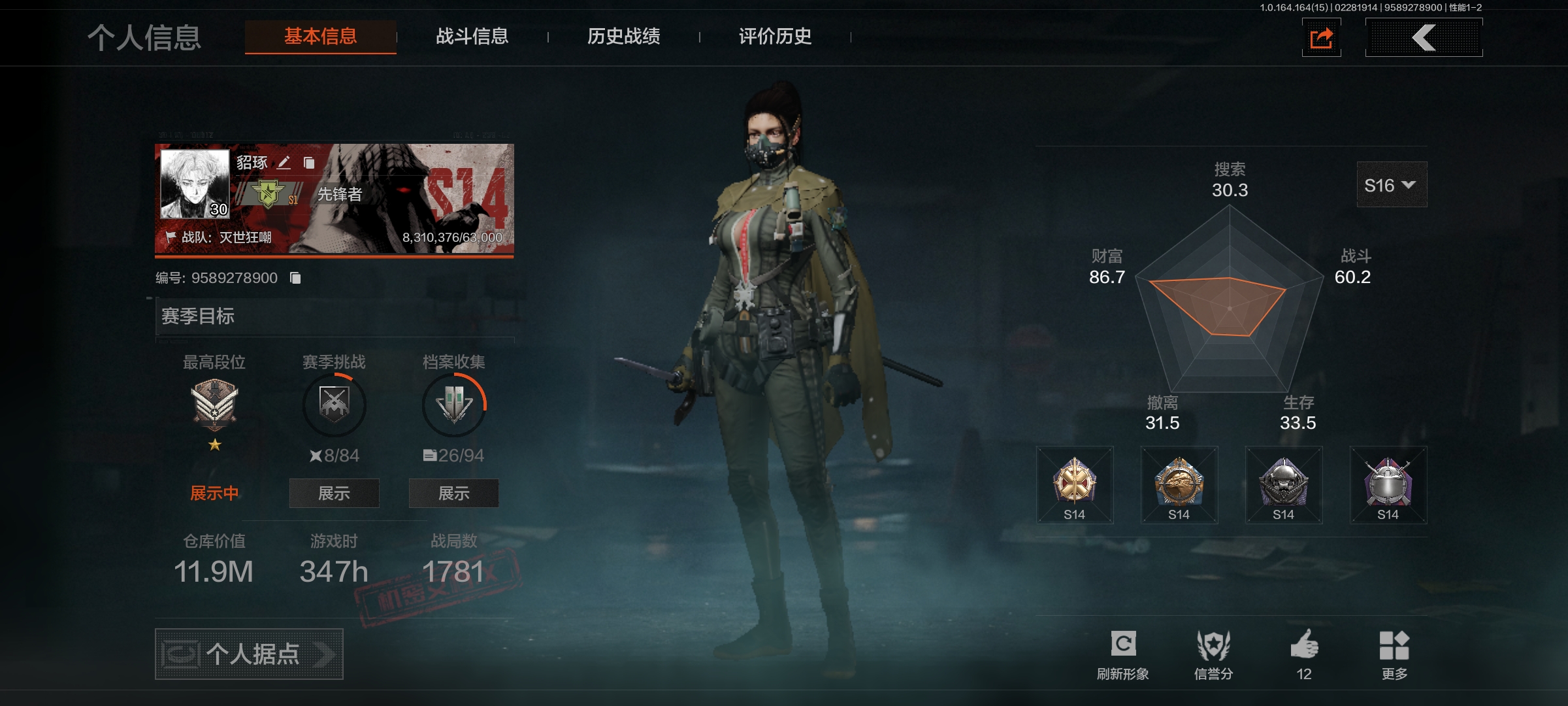The height and width of the screenshot is (706, 1568).
Task: Select the silver helmet S14 medal
Action: (1388, 484)
